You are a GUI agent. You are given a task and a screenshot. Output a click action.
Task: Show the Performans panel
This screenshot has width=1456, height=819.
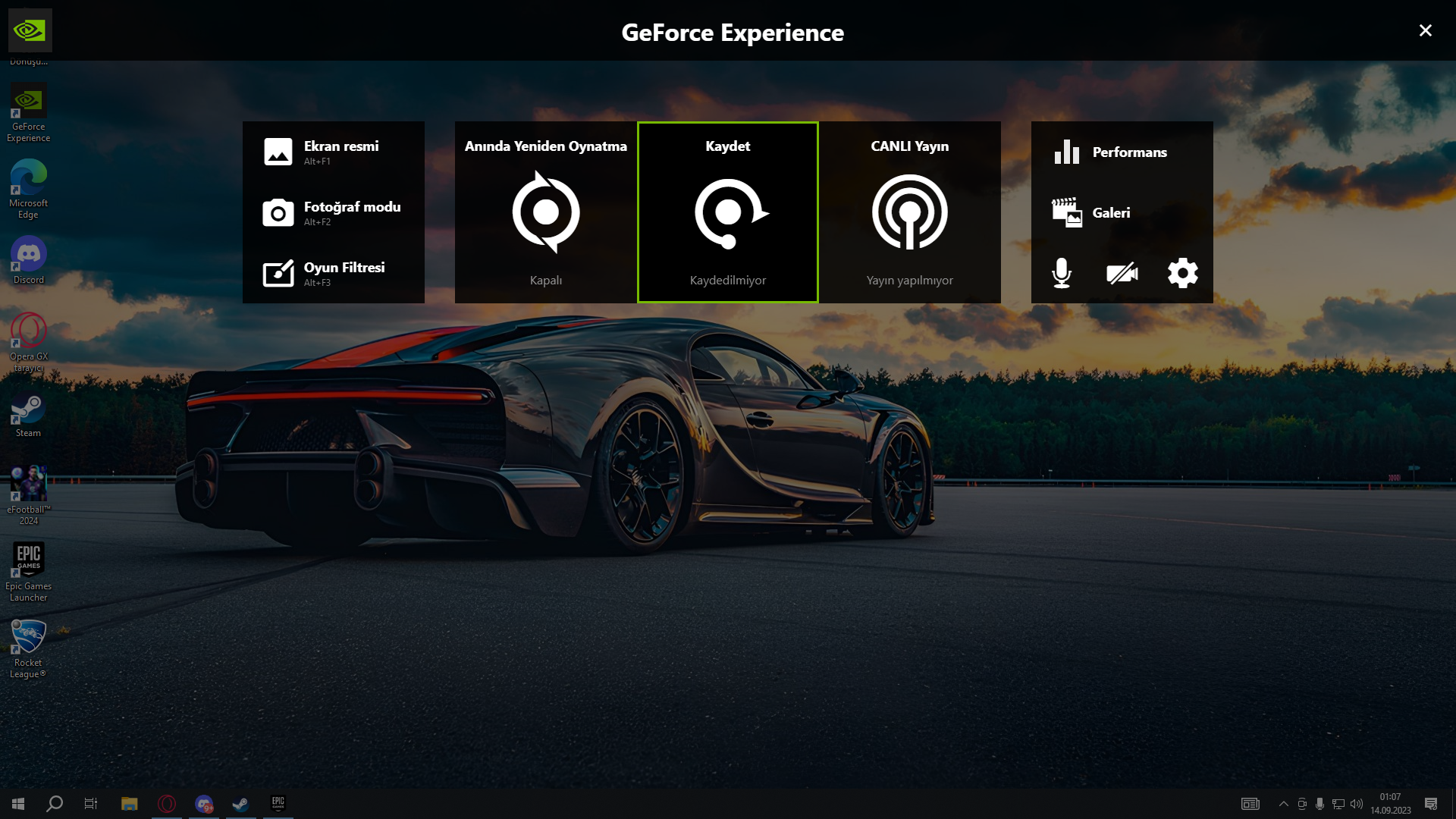1121,152
